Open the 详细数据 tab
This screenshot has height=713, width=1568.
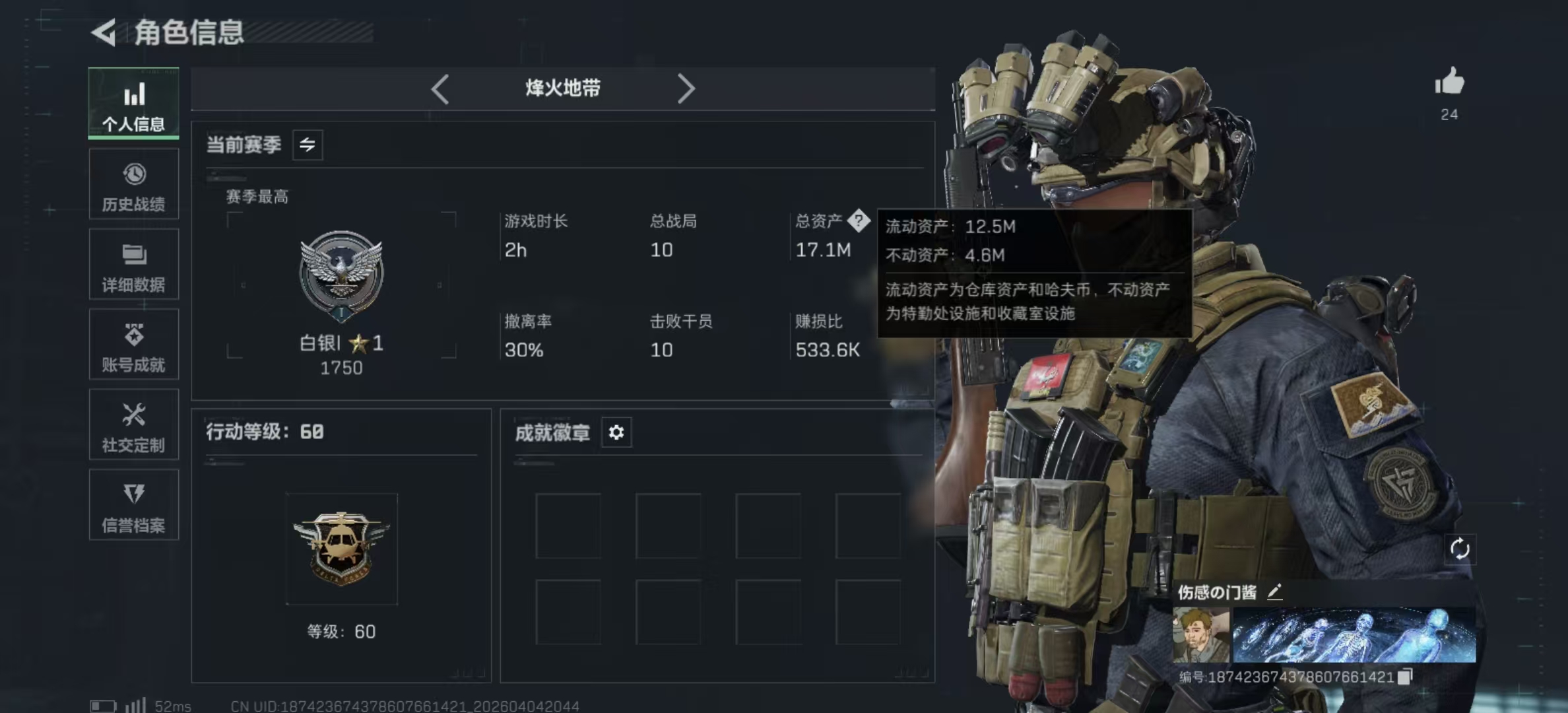[133, 265]
